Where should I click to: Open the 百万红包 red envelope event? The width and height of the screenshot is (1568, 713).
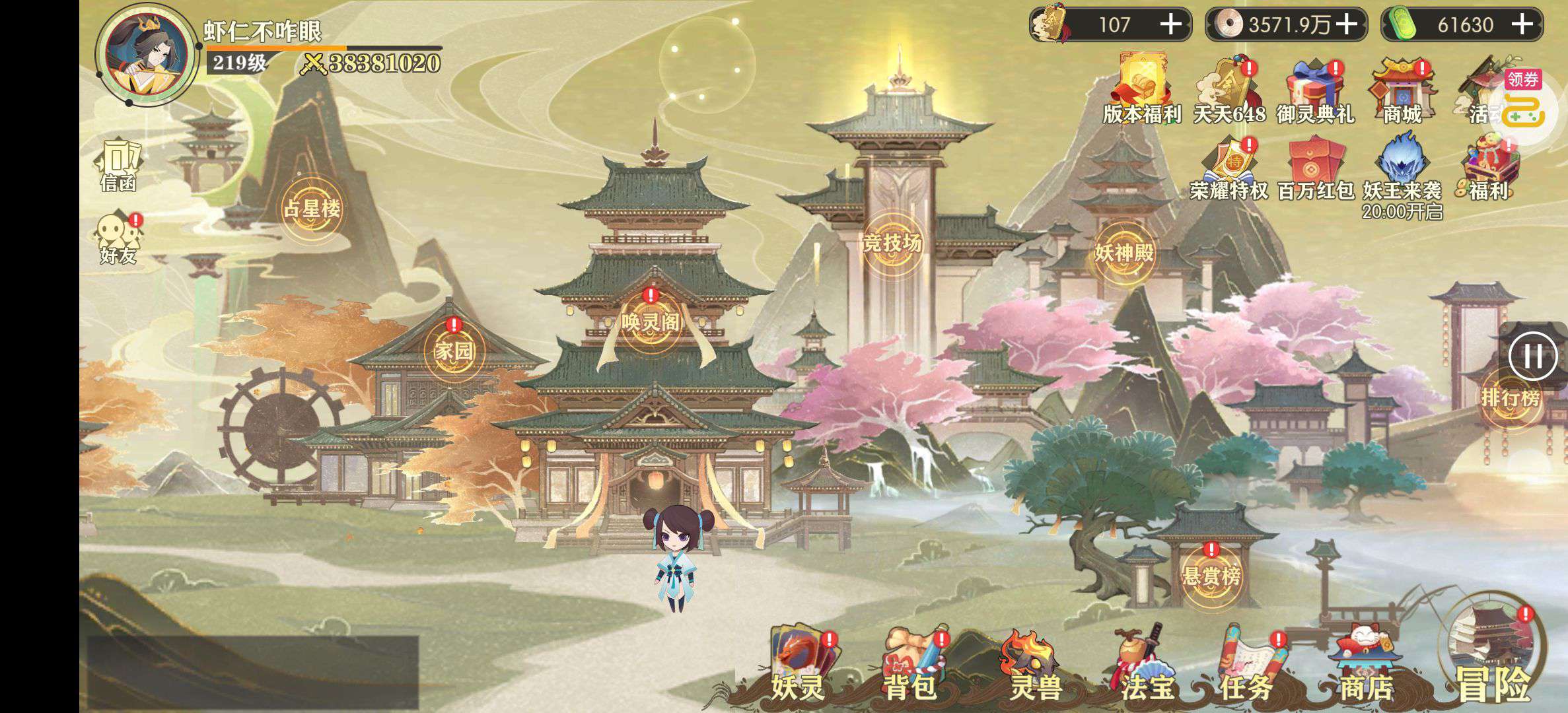click(1316, 169)
